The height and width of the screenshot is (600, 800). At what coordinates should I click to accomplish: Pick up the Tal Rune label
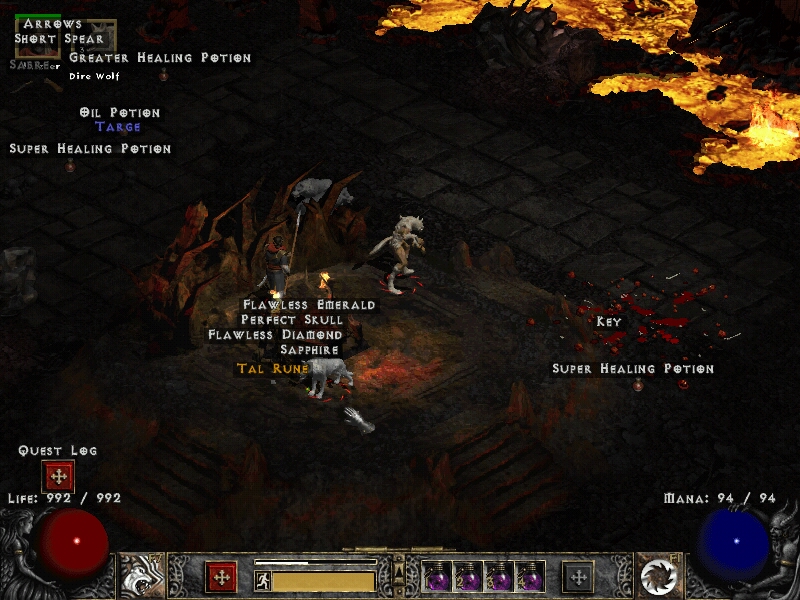(273, 369)
